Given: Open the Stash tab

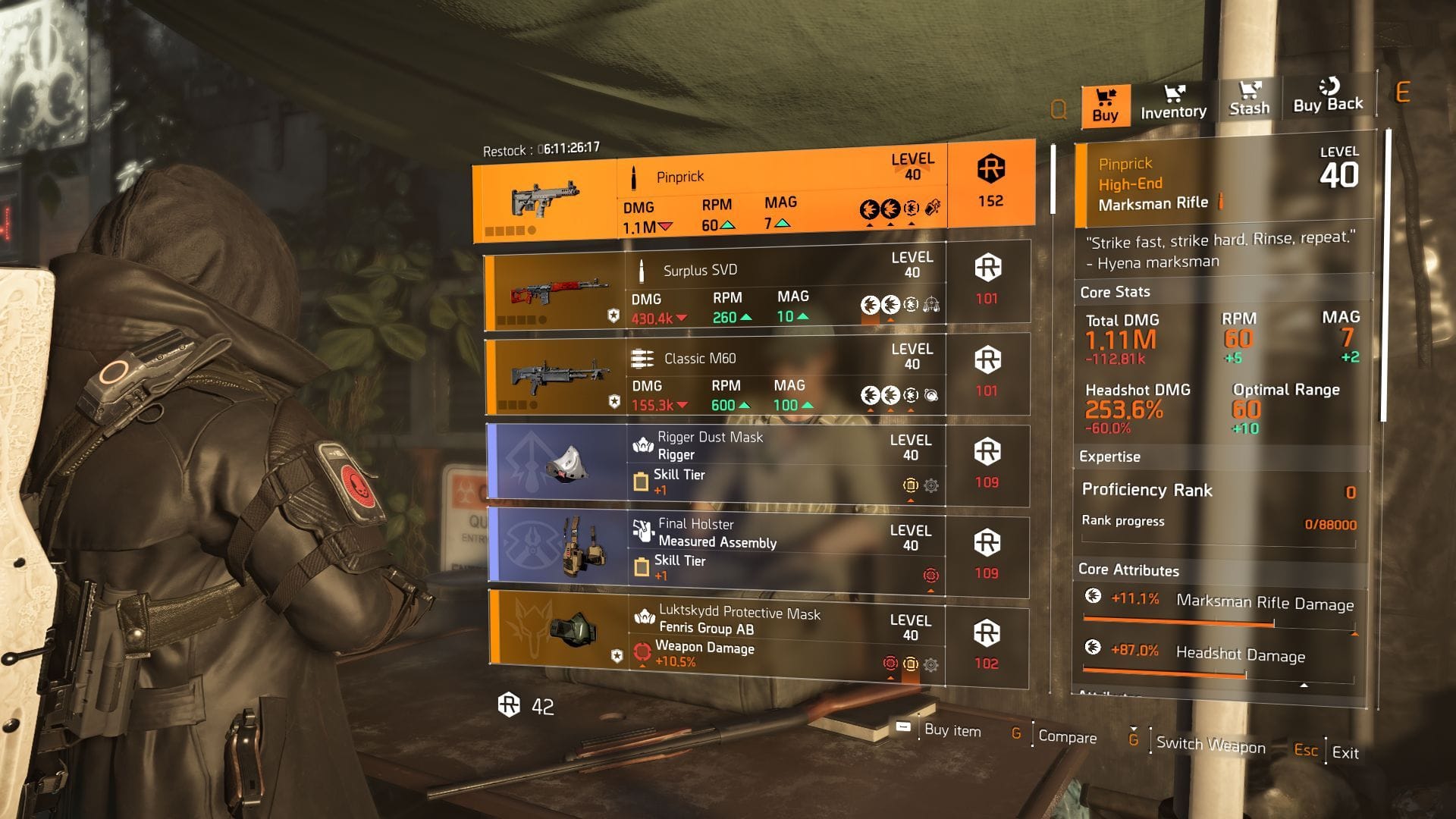Looking at the screenshot, I should (x=1250, y=102).
